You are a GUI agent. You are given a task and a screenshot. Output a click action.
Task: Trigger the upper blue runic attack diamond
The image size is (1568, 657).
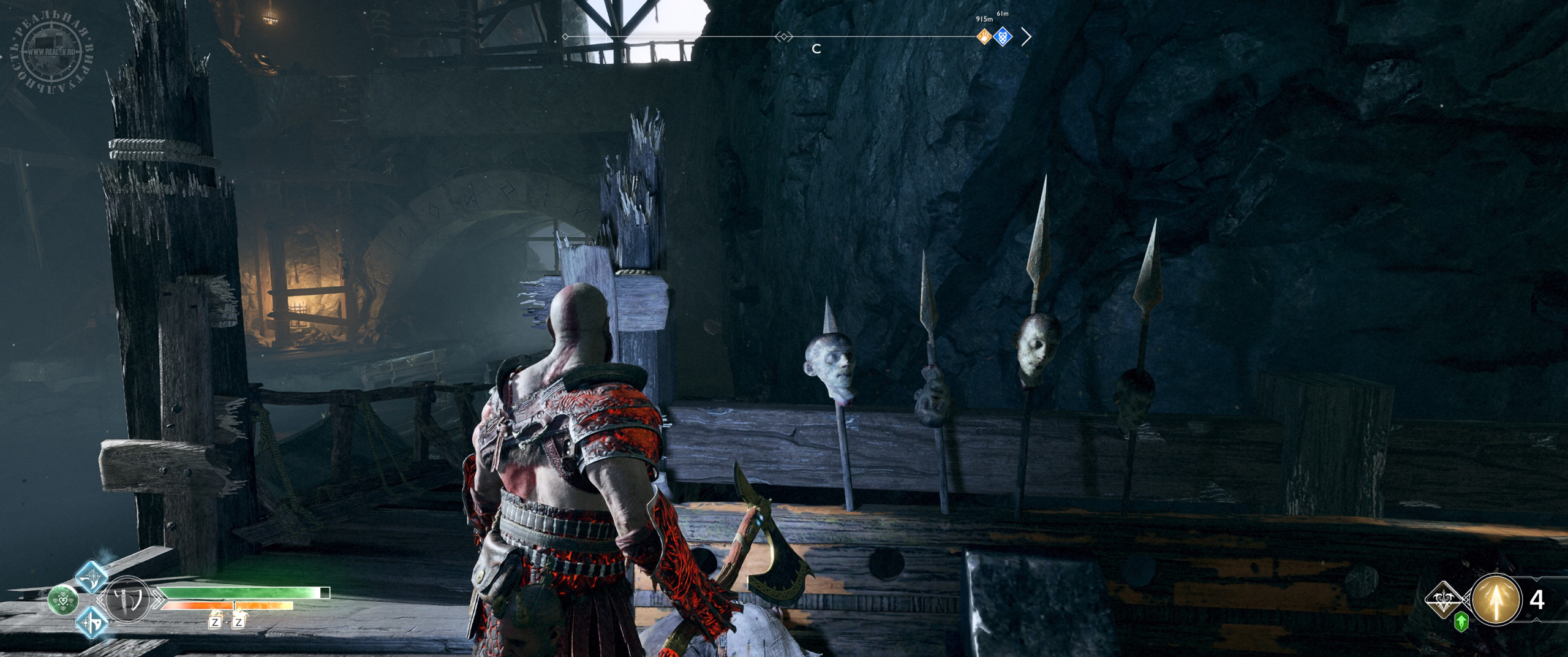(92, 576)
